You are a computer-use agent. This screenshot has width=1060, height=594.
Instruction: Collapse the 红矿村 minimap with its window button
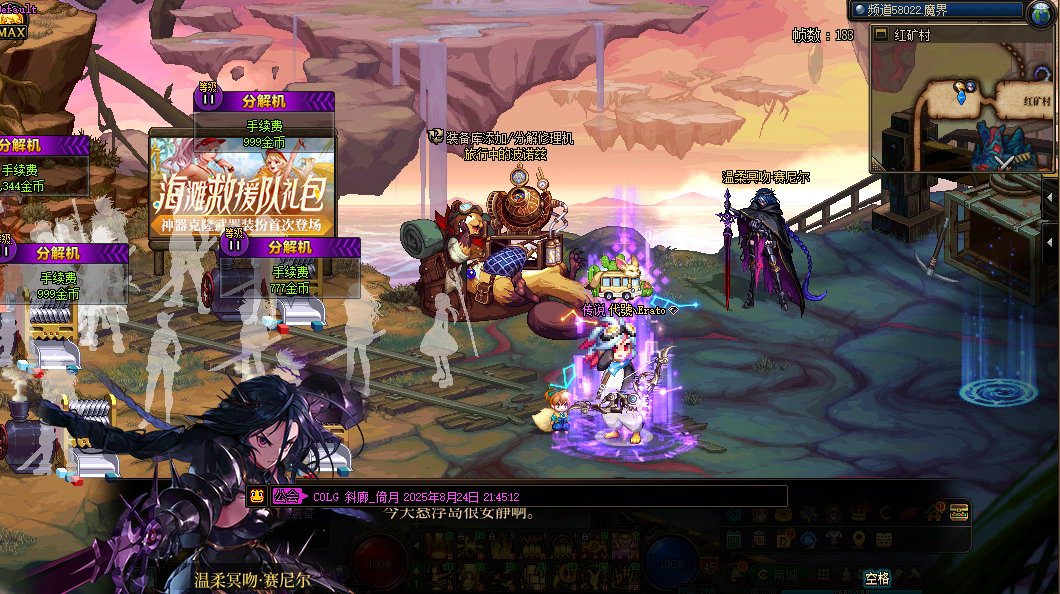coord(881,34)
